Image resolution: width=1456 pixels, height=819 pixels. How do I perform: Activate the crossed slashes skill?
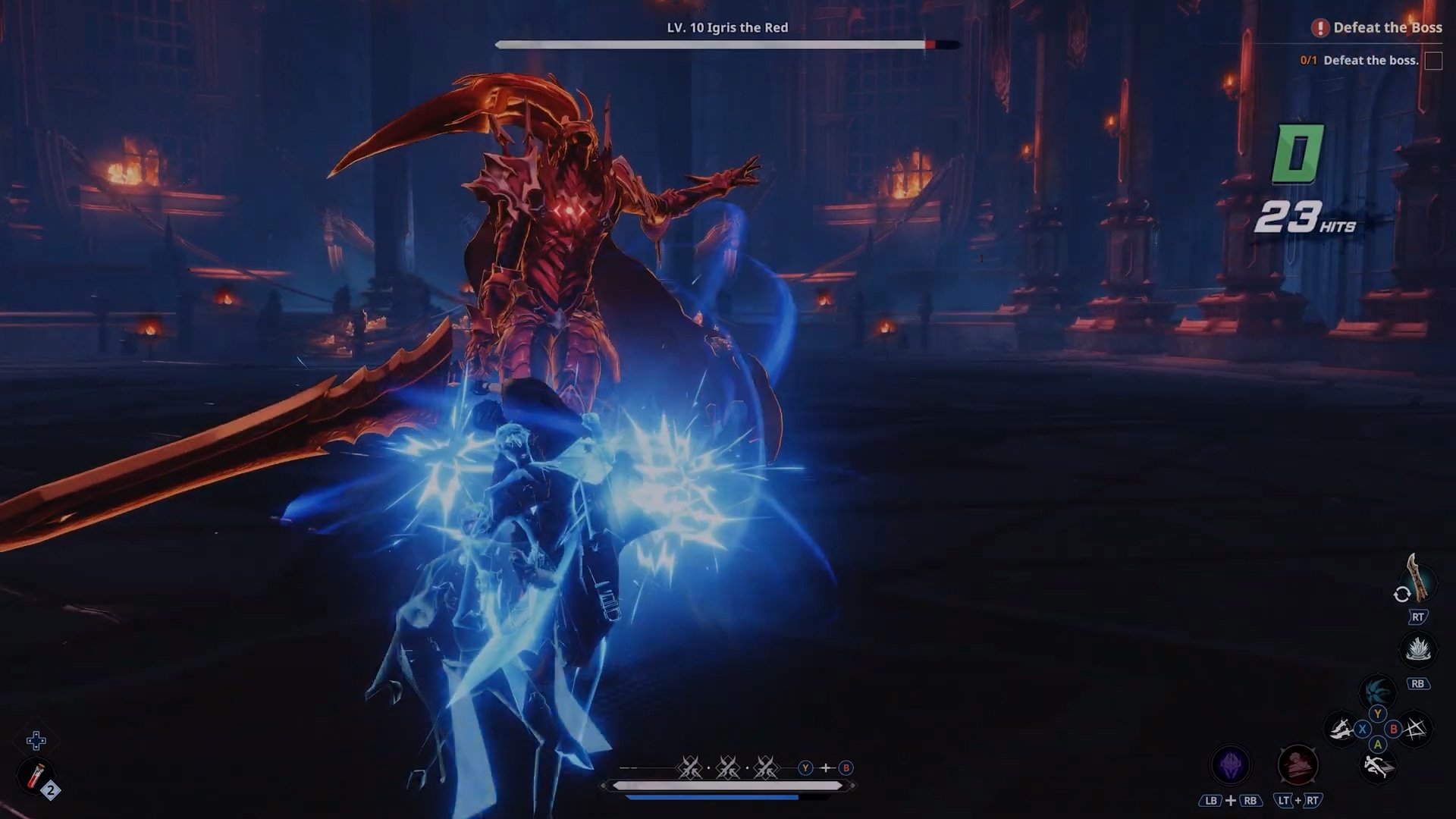(x=1415, y=730)
